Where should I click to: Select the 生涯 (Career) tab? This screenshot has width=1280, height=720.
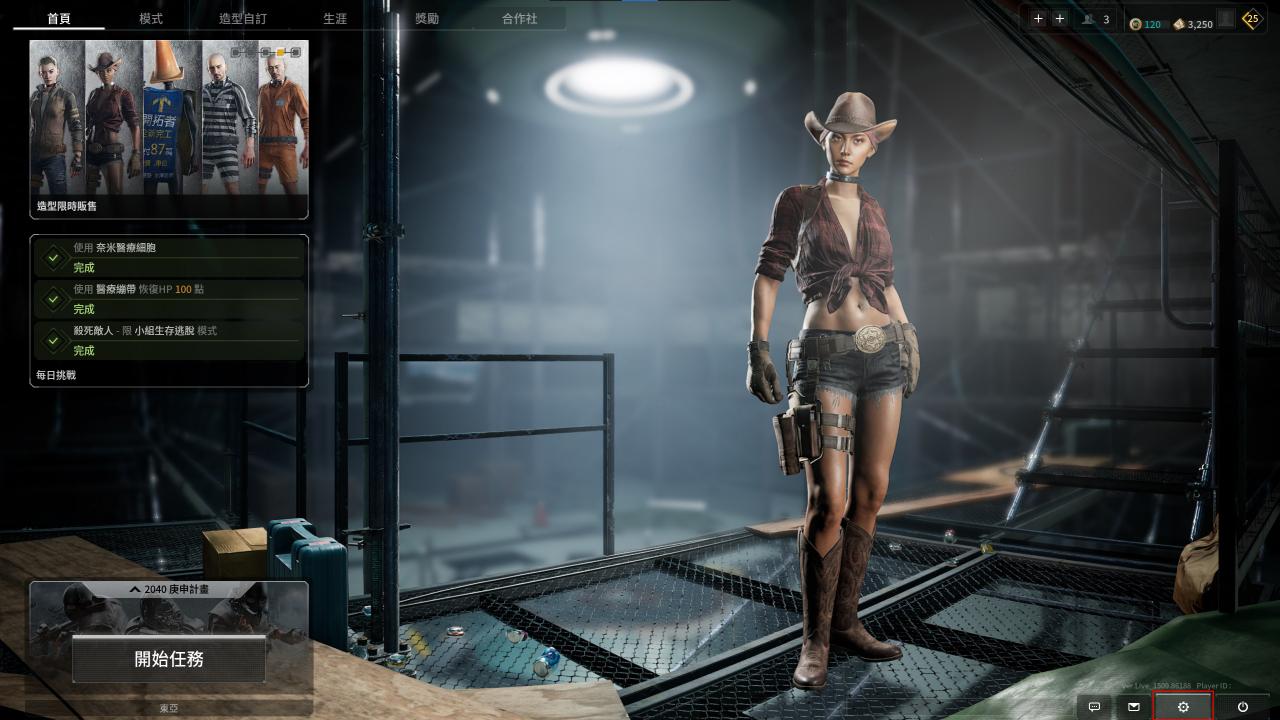pyautogui.click(x=335, y=19)
